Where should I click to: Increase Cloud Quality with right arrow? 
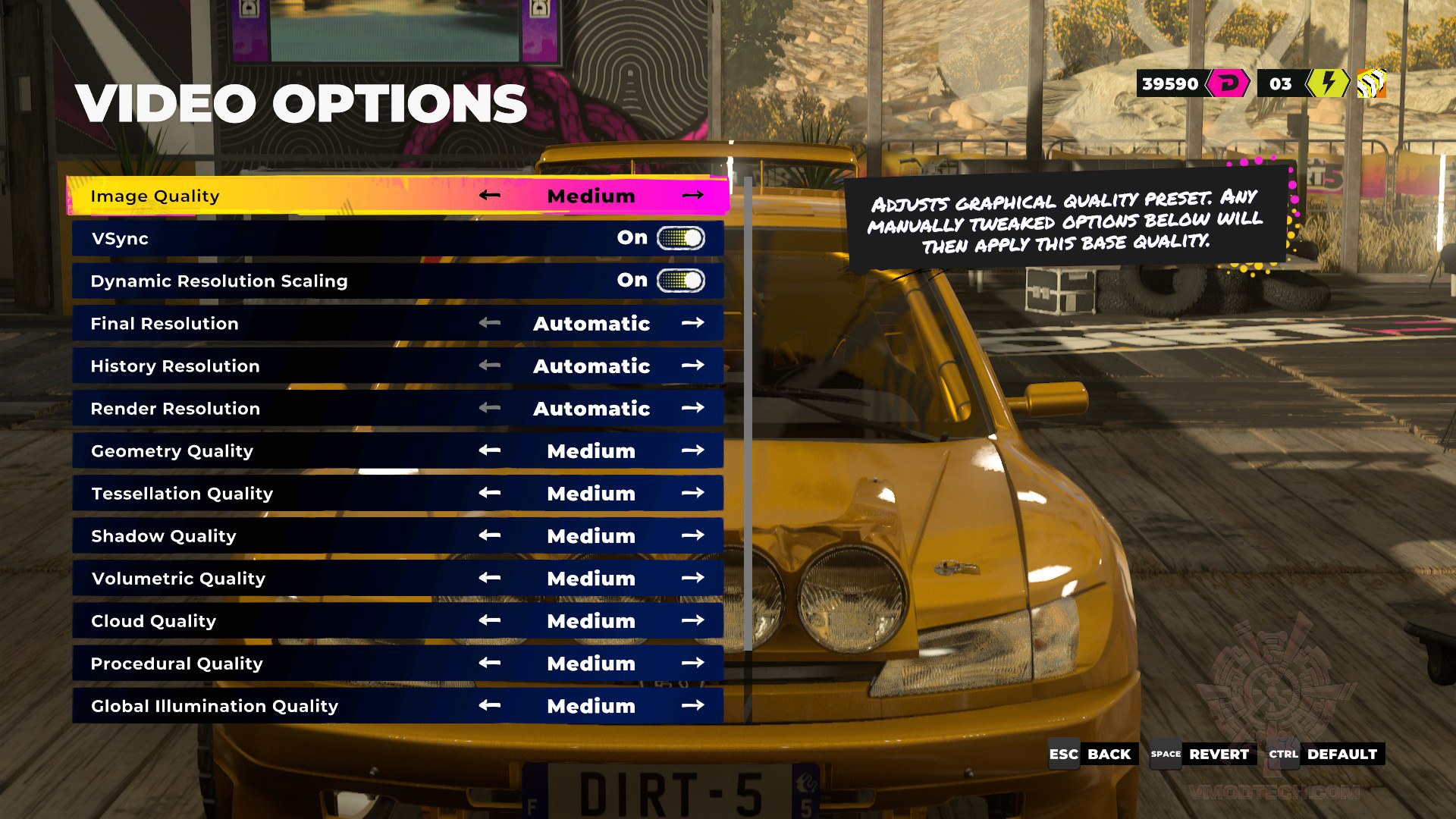point(692,620)
